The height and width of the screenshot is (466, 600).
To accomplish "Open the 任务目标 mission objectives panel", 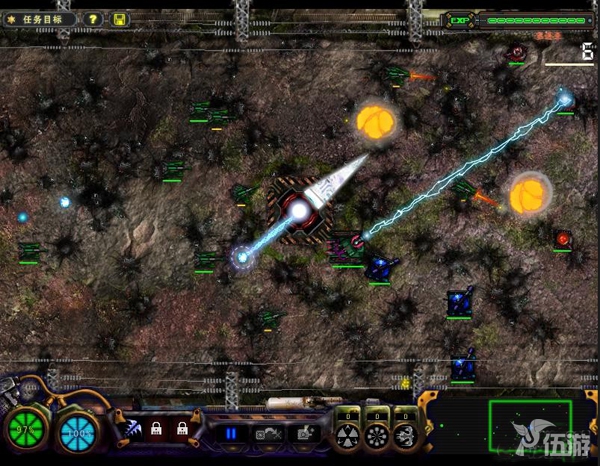I will tap(40, 19).
